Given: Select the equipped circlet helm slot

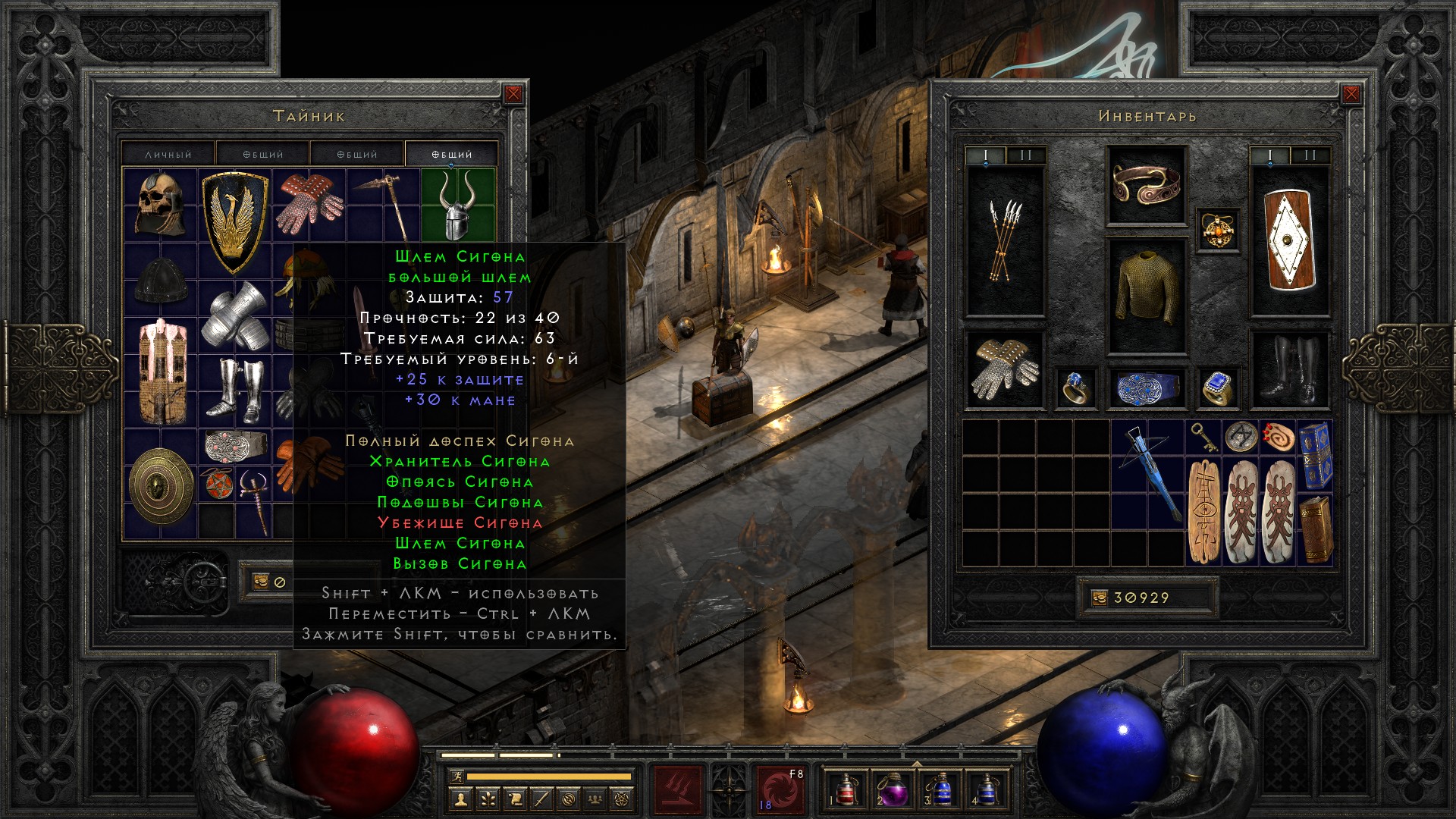Looking at the screenshot, I should point(1146,185).
